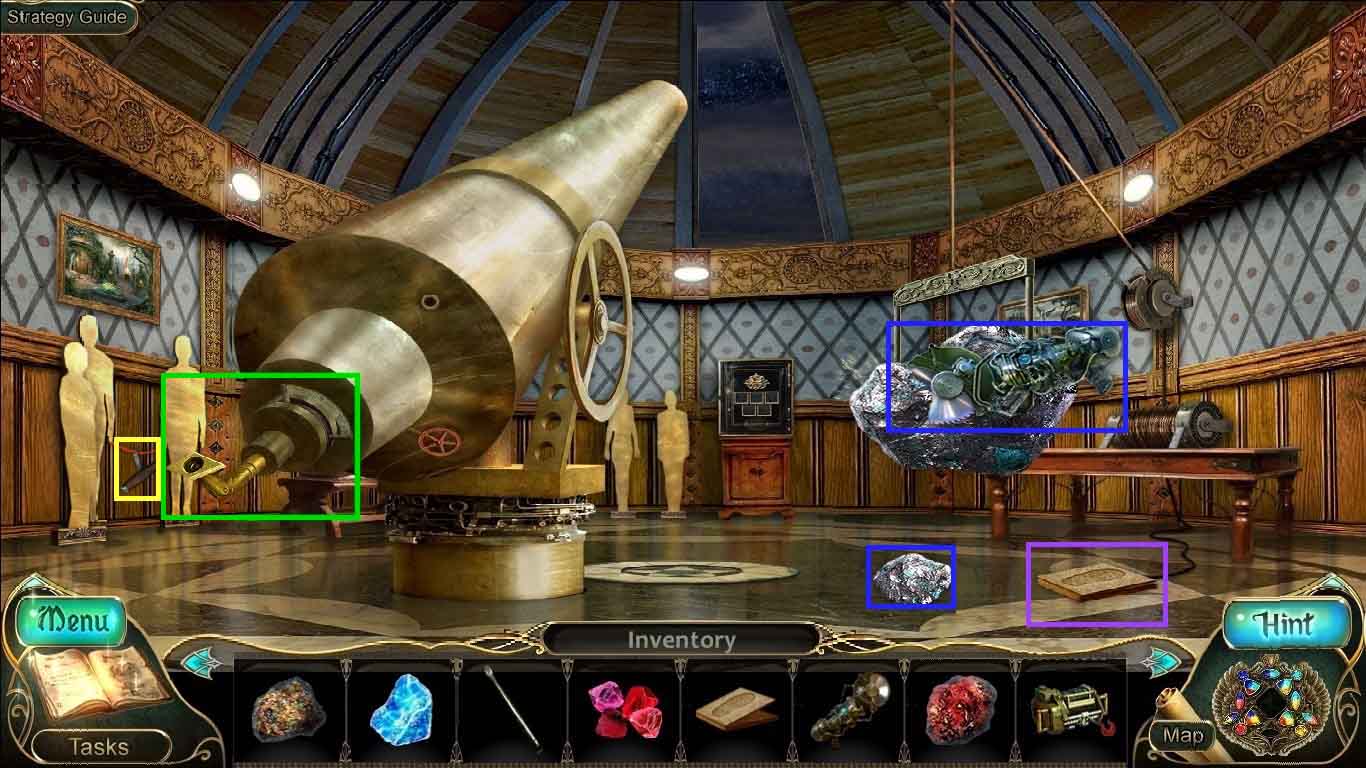The height and width of the screenshot is (768, 1366).
Task: Select the pink and red gems
Action: 624,708
